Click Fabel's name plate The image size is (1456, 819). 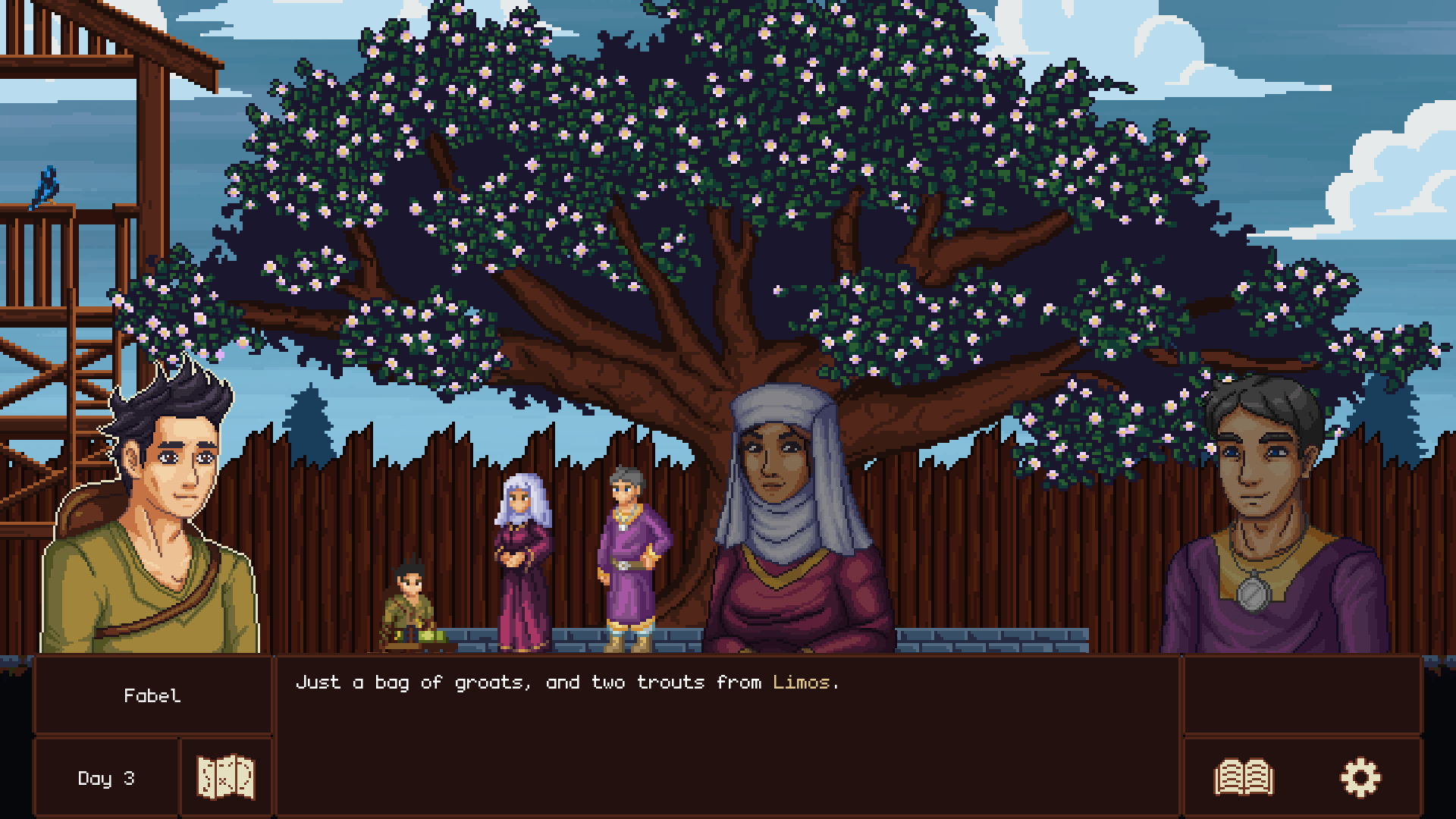tap(154, 695)
